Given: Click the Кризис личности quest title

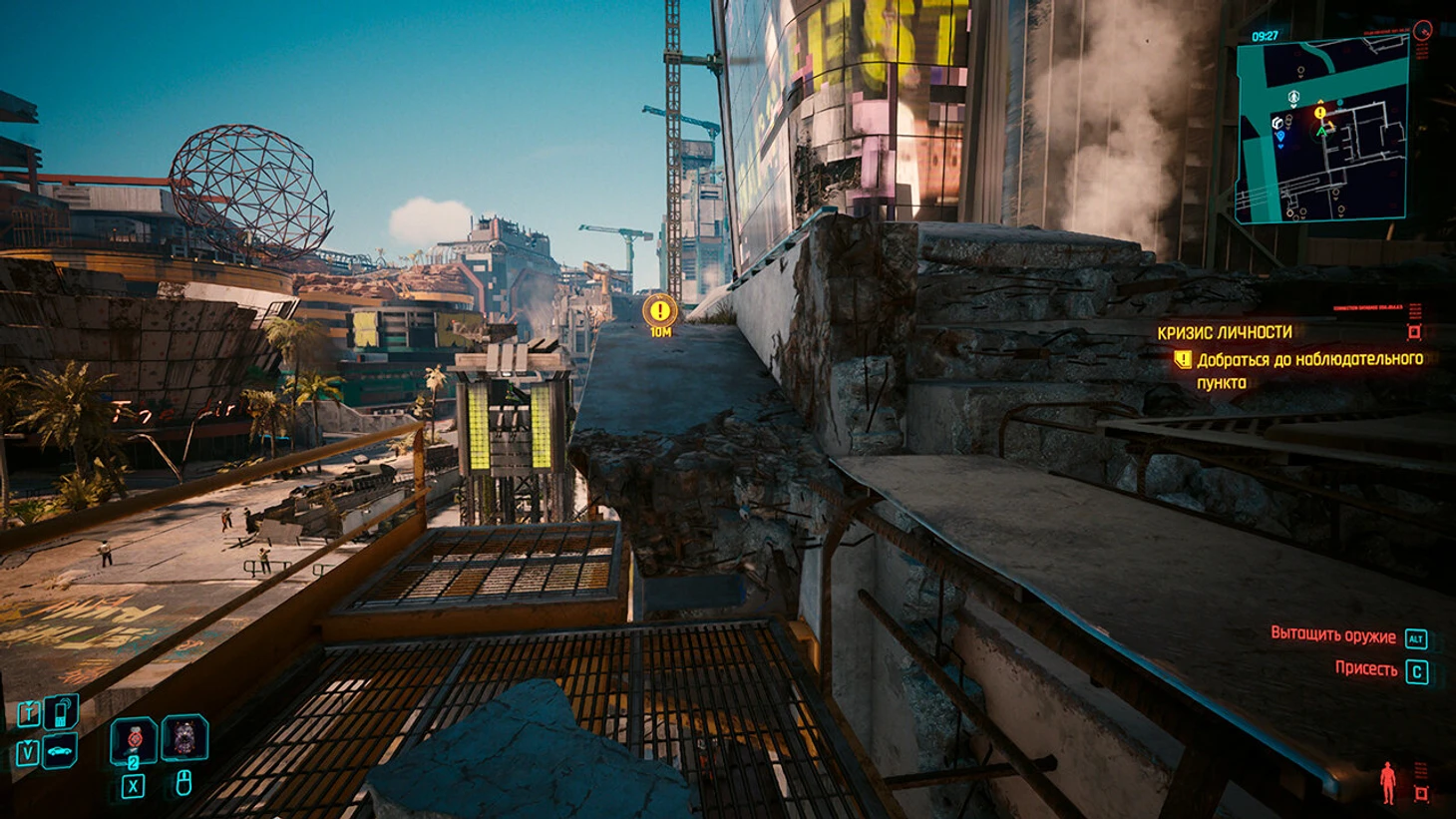Looking at the screenshot, I should [1224, 332].
